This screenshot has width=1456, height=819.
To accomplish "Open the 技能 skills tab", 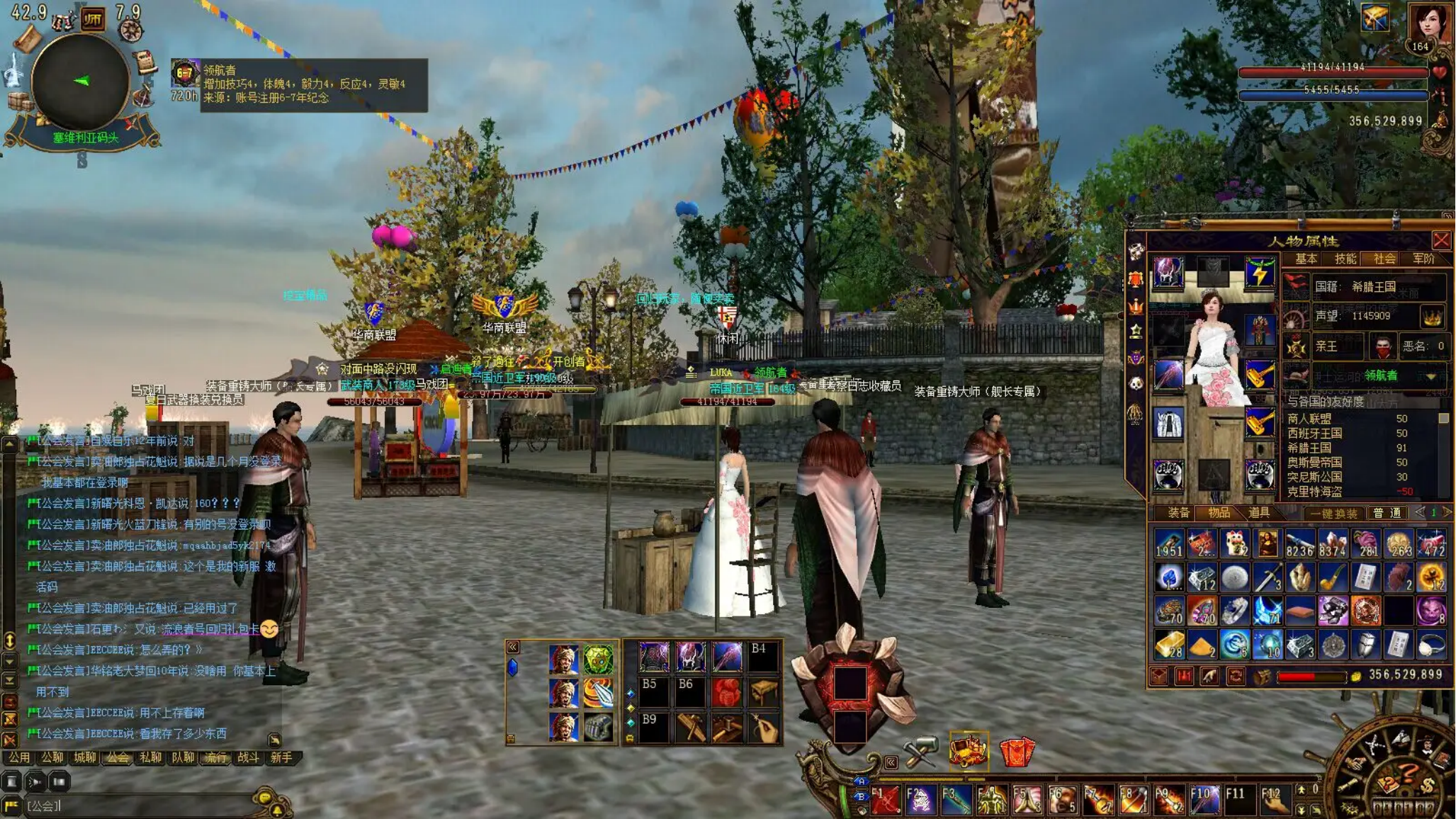I will pos(1345,259).
